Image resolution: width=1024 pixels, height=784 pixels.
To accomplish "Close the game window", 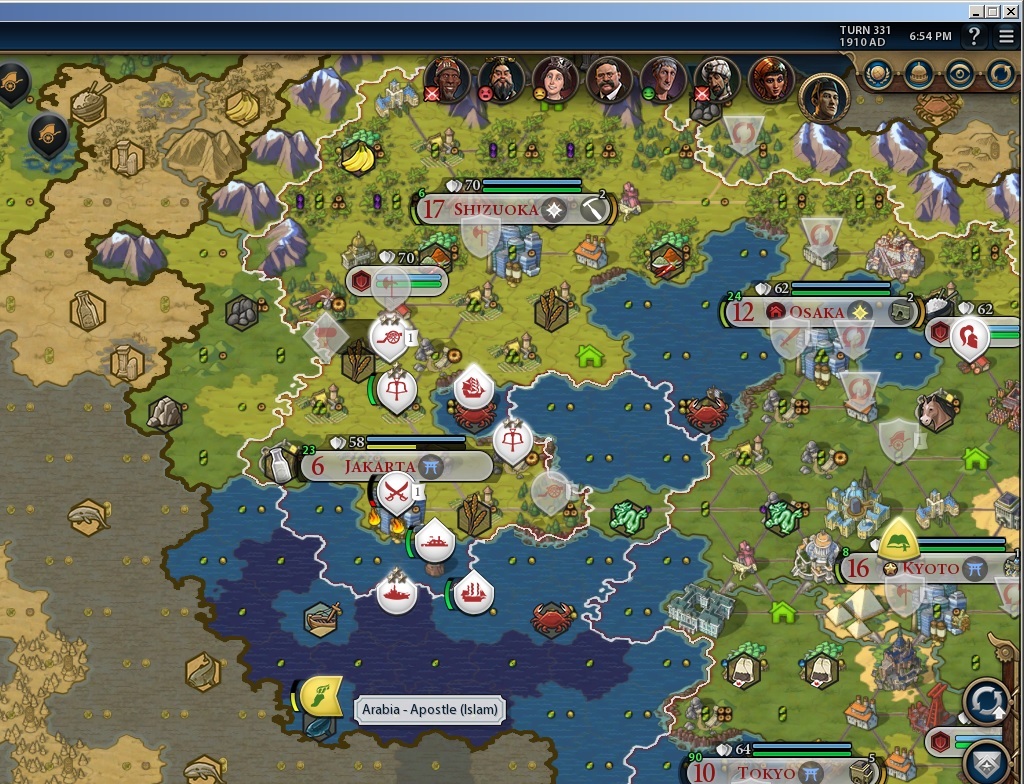I will [1011, 11].
